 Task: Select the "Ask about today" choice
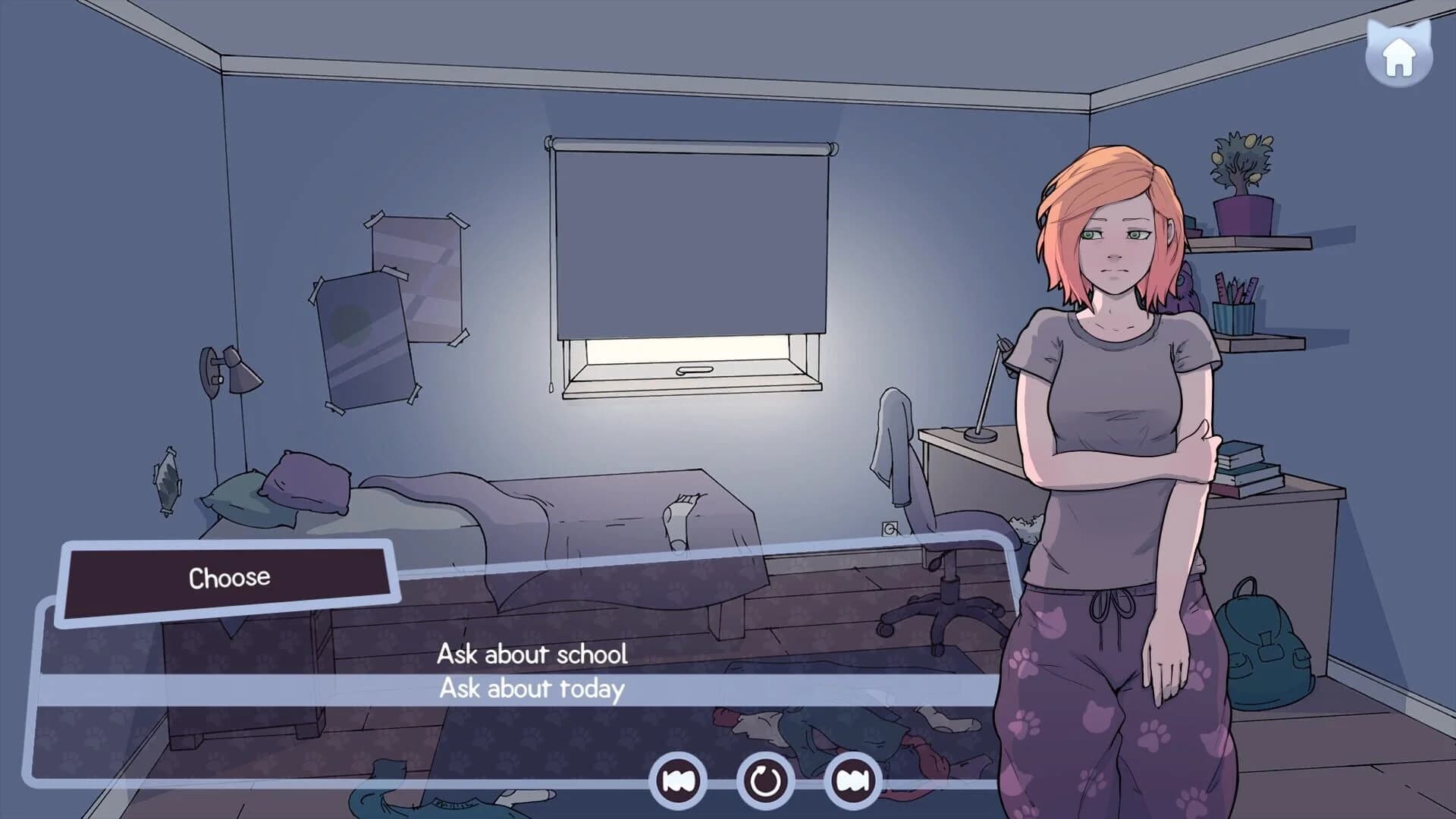pos(532,689)
